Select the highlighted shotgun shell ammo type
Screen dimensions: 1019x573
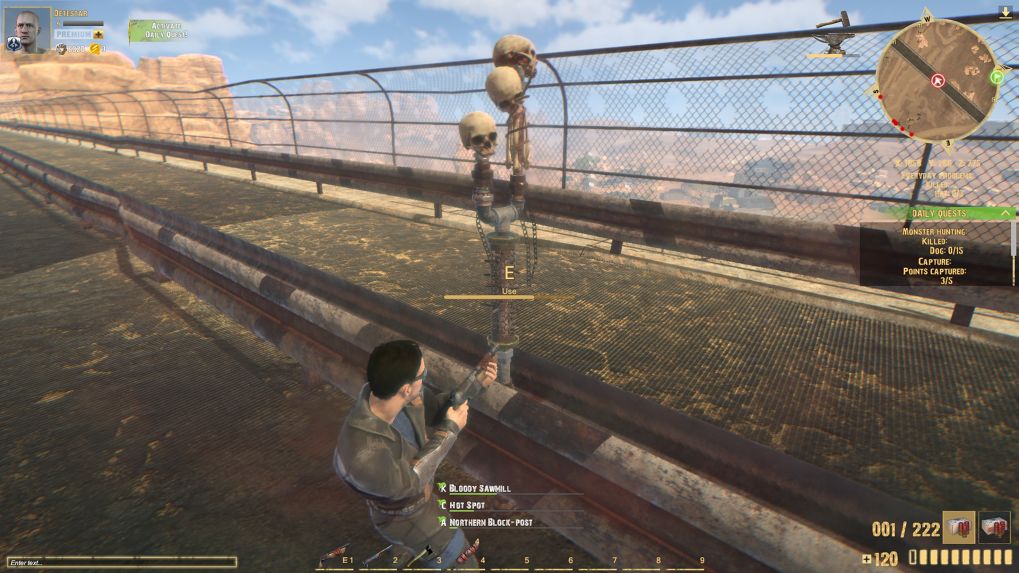[x=958, y=527]
